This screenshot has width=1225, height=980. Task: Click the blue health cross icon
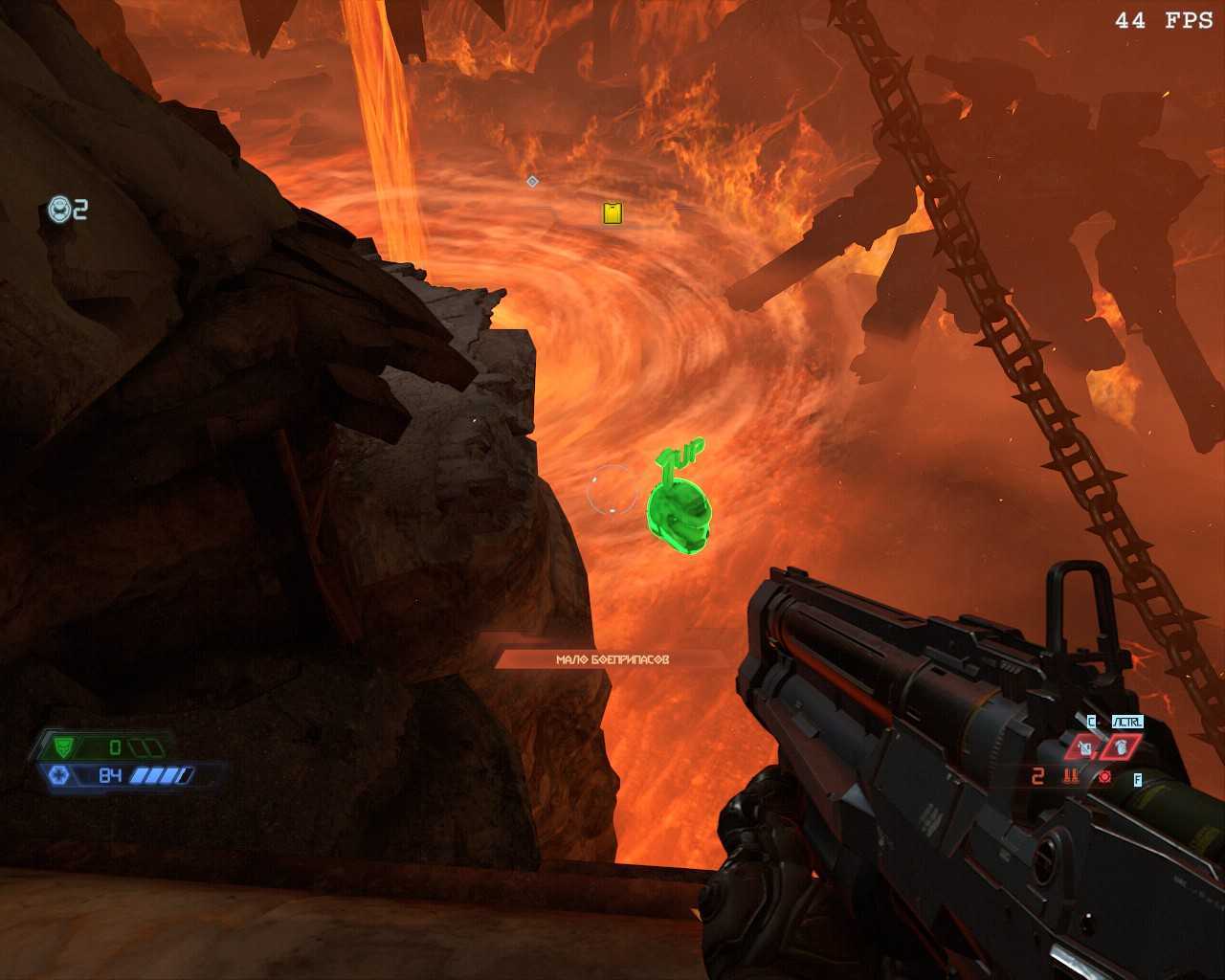coord(57,775)
